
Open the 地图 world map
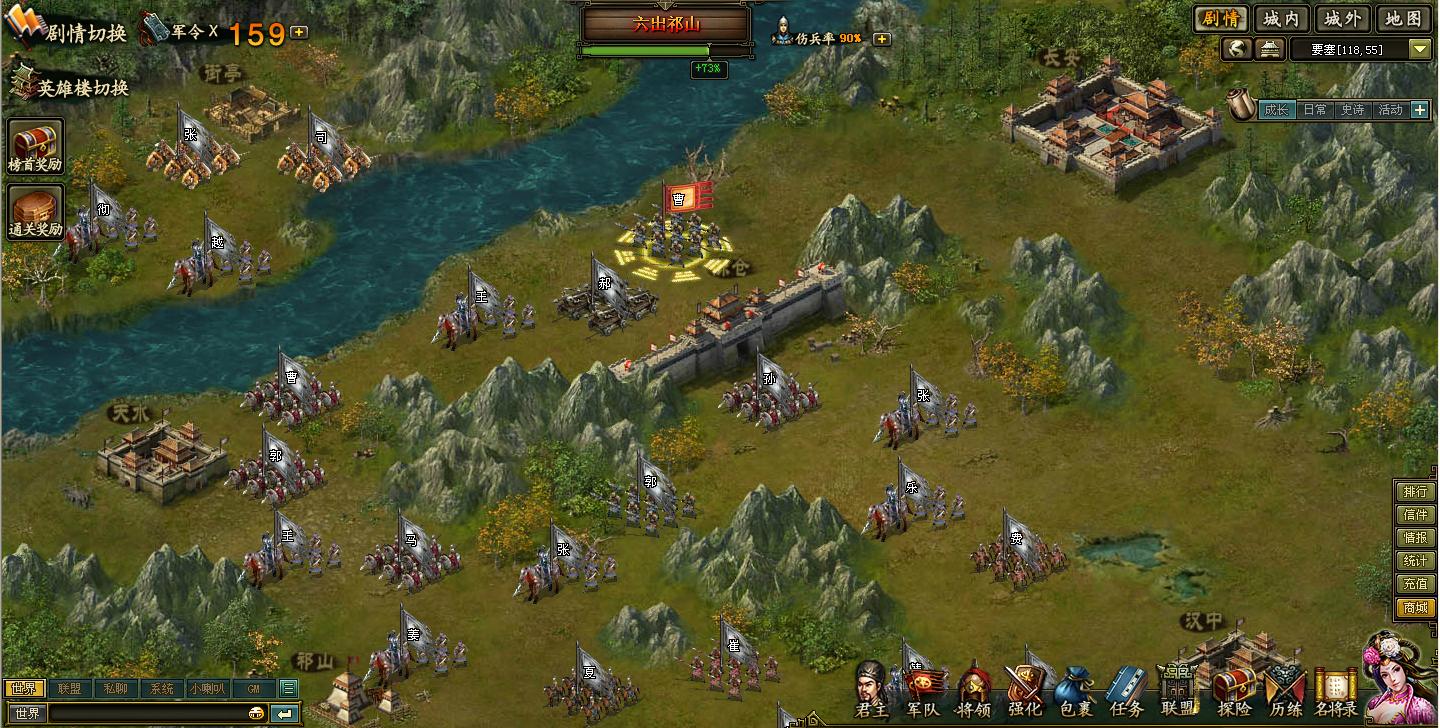[1404, 18]
